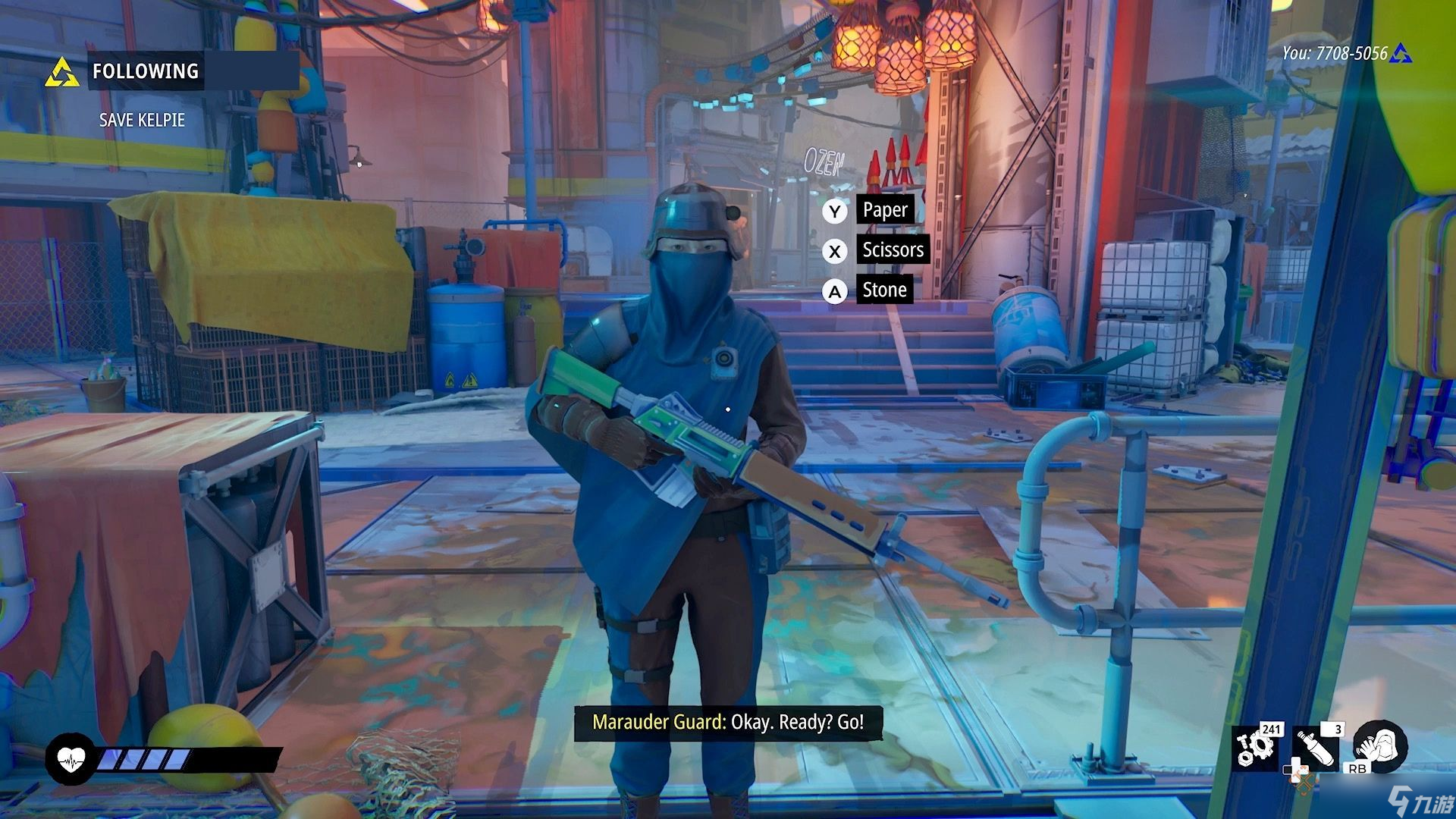The image size is (1456, 819).
Task: Activate the whistle hand ability icon
Action: pyautogui.click(x=1380, y=747)
